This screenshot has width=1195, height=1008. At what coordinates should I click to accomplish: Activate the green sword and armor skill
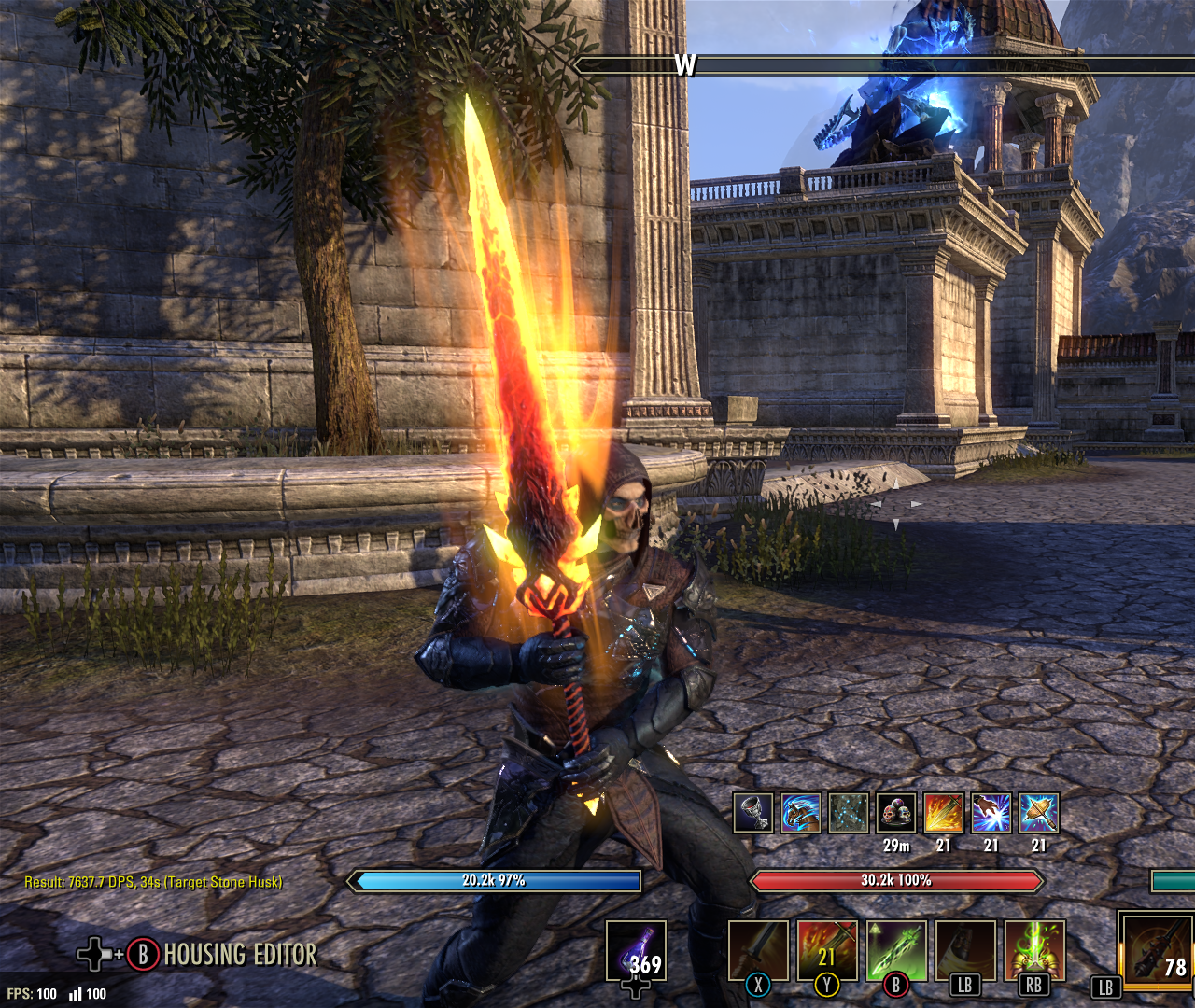tap(1034, 950)
